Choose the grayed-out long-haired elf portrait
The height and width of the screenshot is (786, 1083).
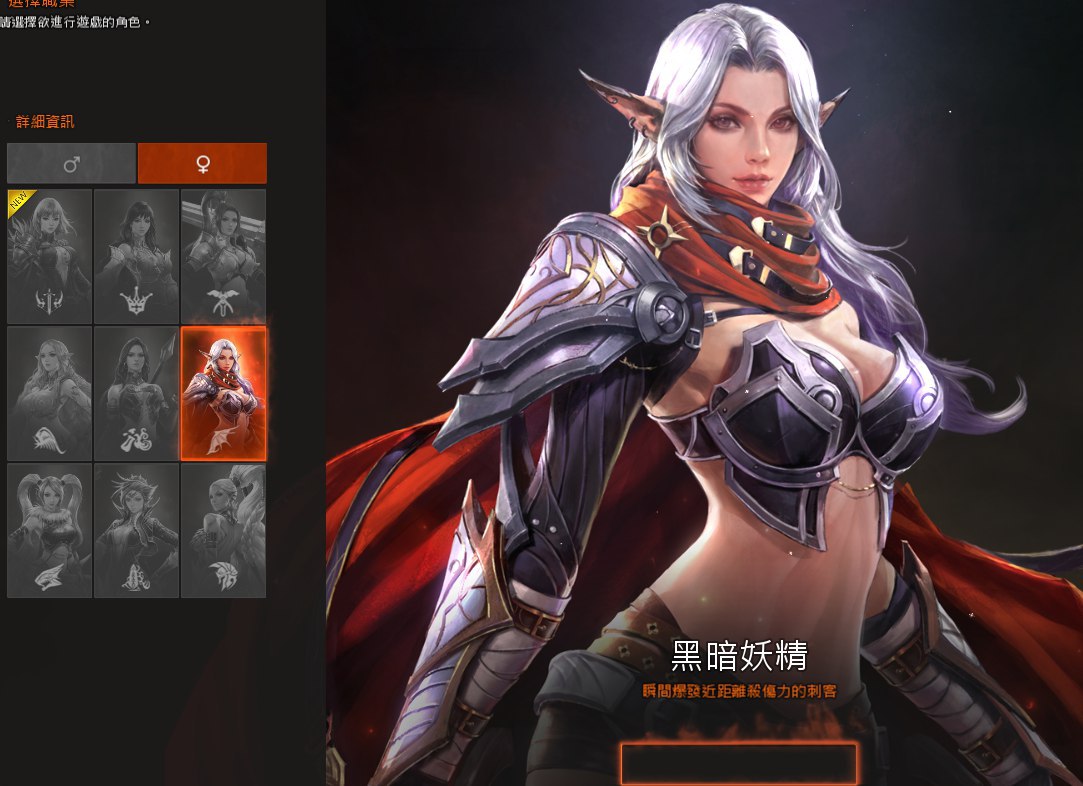[x=50, y=393]
